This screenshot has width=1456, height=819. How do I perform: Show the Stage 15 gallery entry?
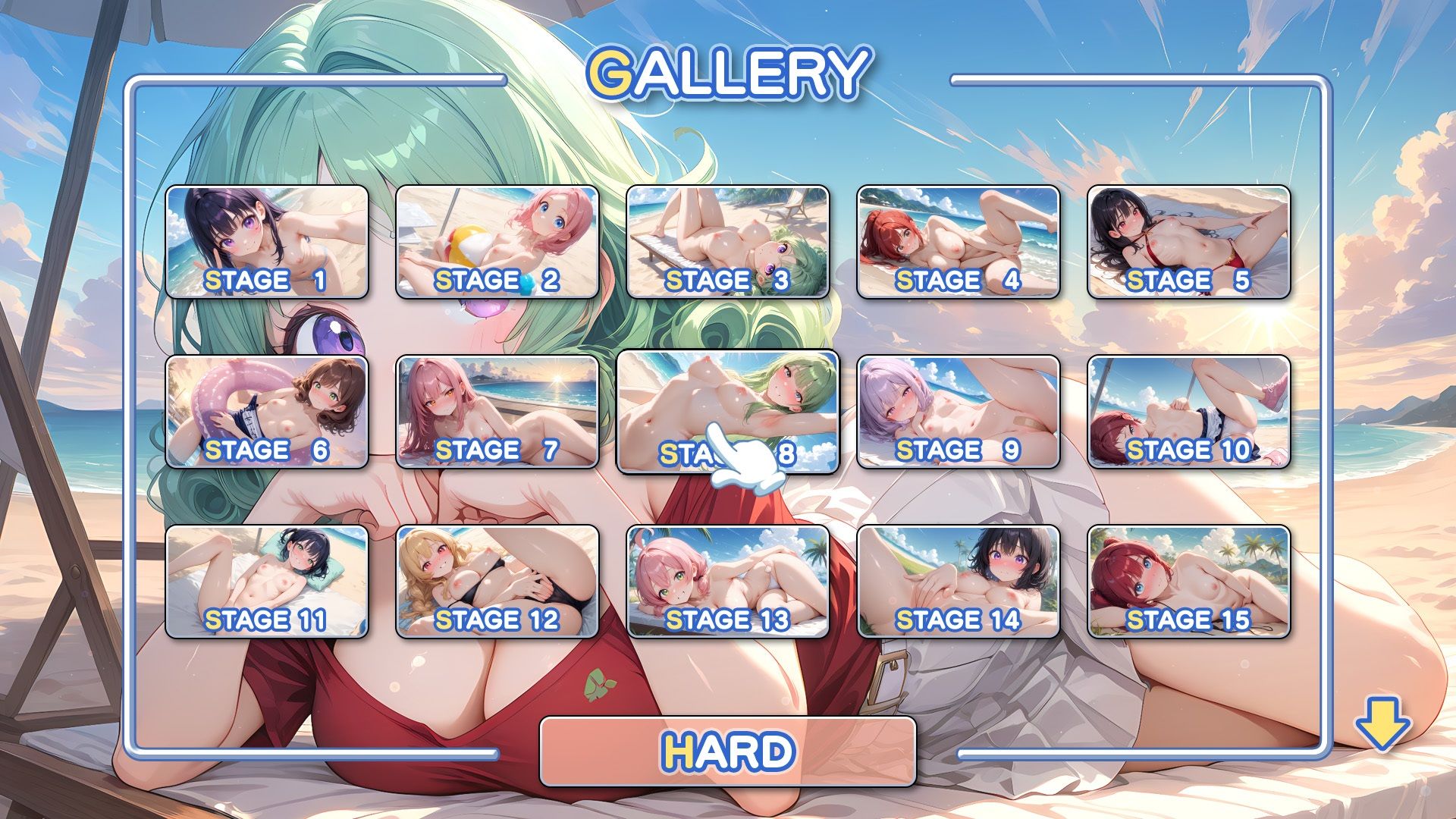coord(1189,582)
